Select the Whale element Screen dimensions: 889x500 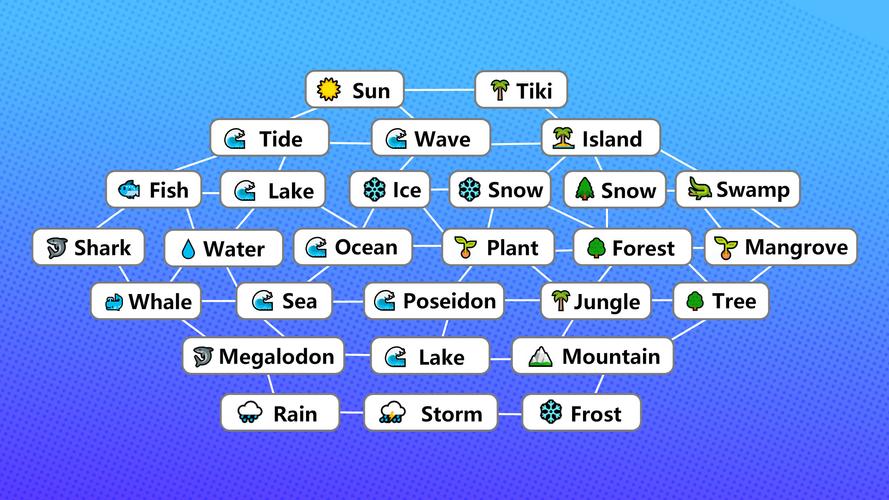pos(147,300)
